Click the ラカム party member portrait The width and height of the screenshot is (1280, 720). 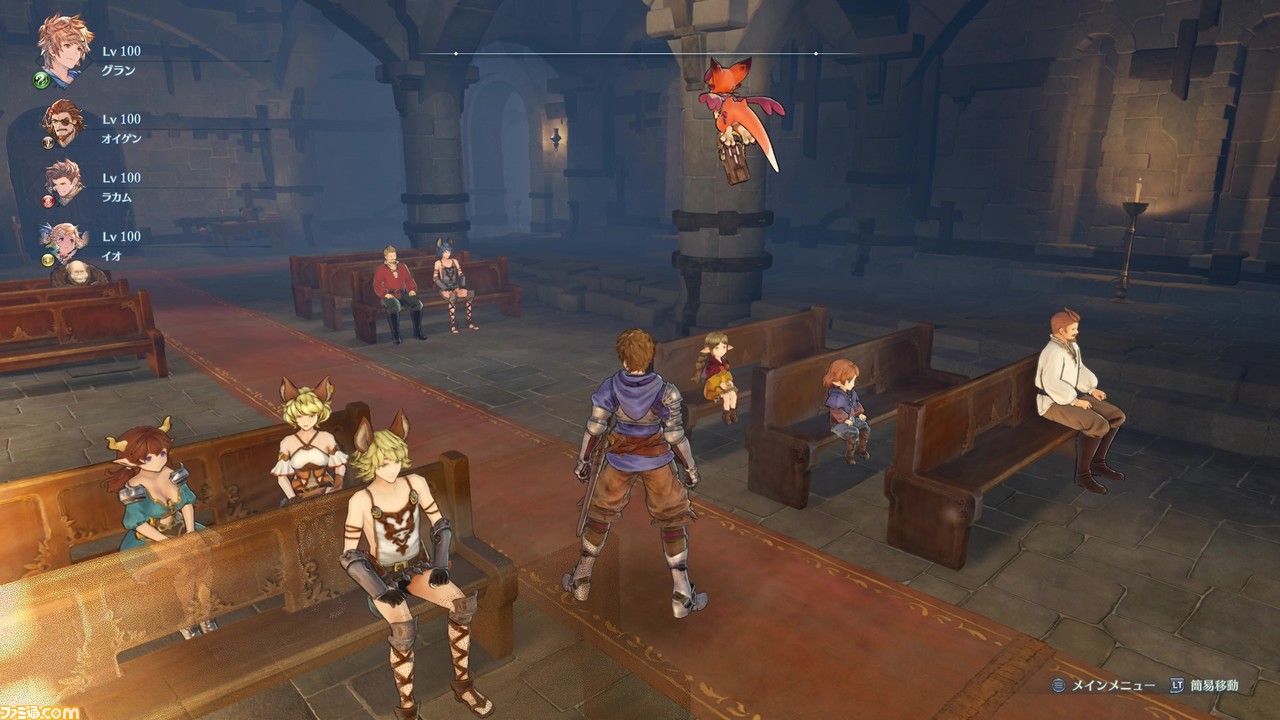pyautogui.click(x=64, y=182)
